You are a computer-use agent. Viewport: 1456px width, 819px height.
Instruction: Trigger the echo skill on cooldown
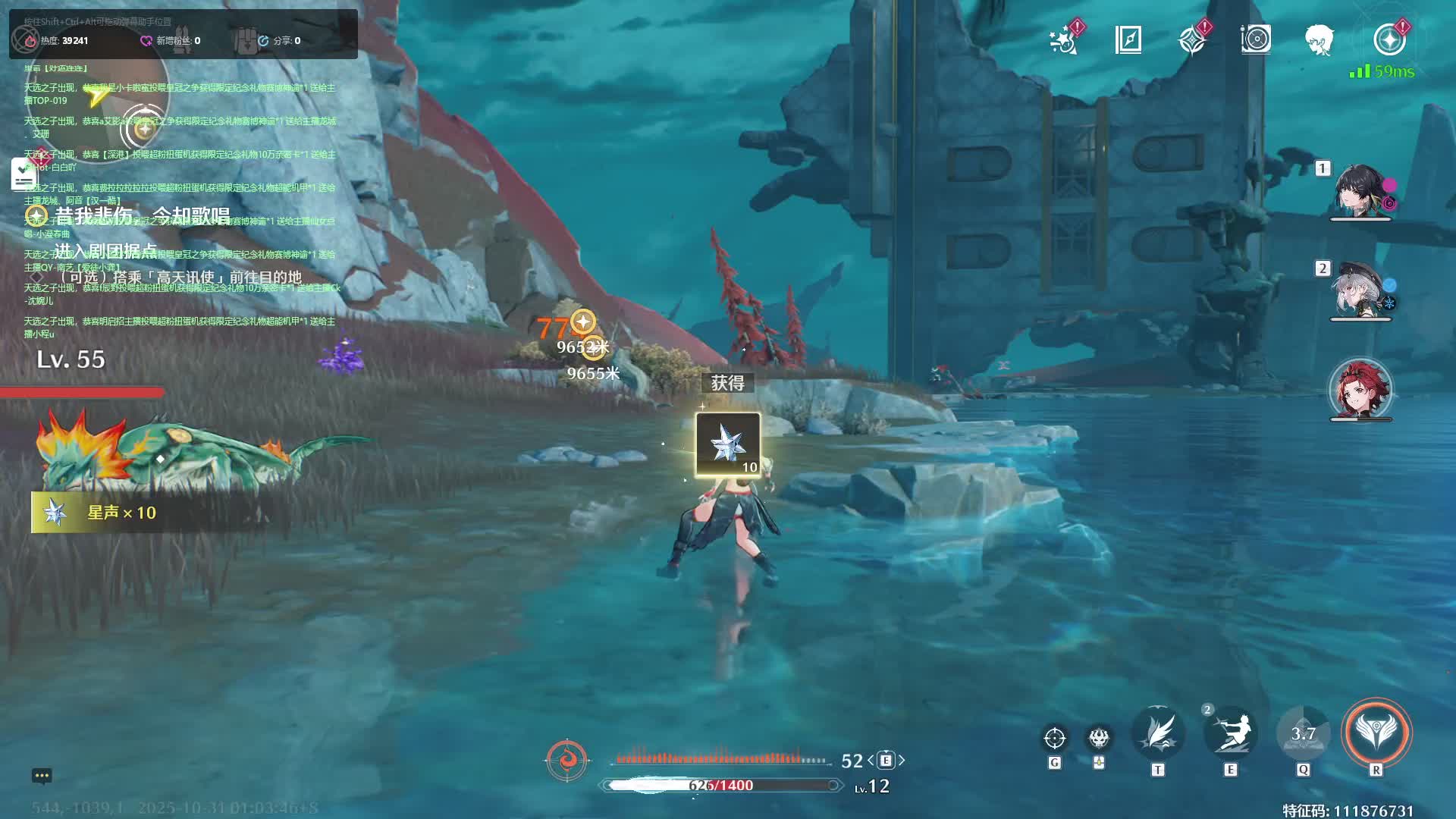1303,734
